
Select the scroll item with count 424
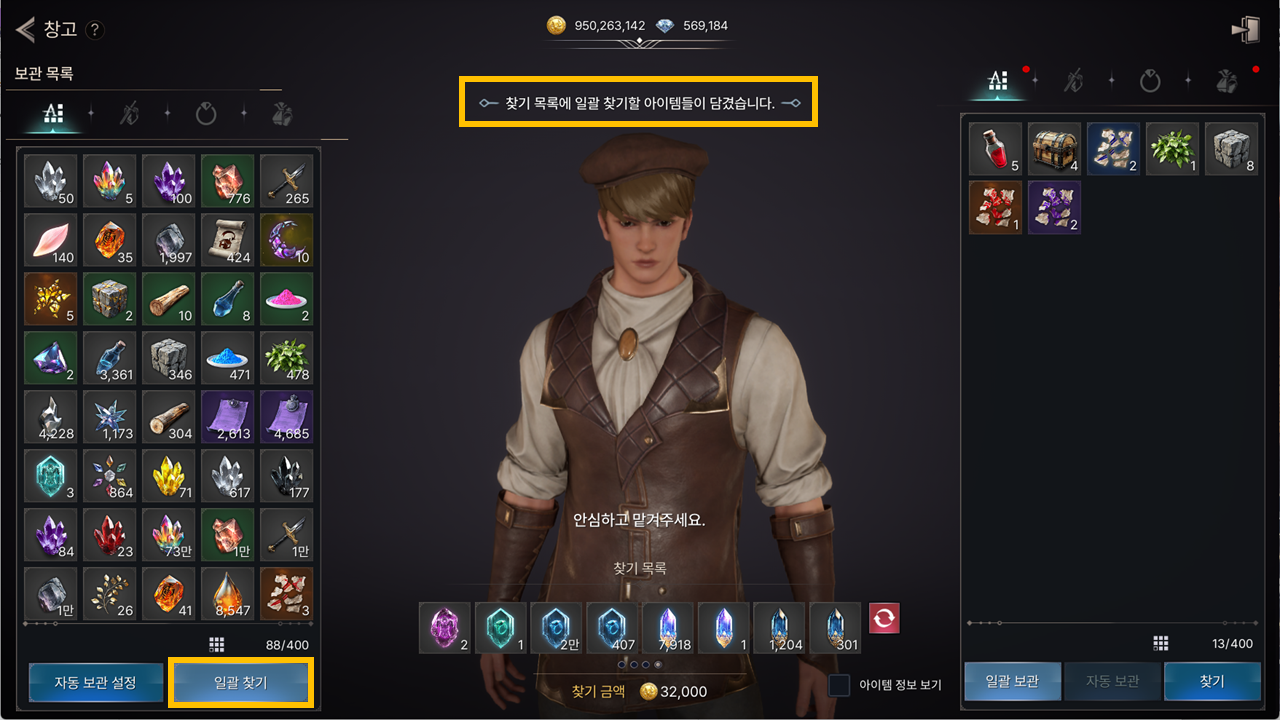(227, 239)
